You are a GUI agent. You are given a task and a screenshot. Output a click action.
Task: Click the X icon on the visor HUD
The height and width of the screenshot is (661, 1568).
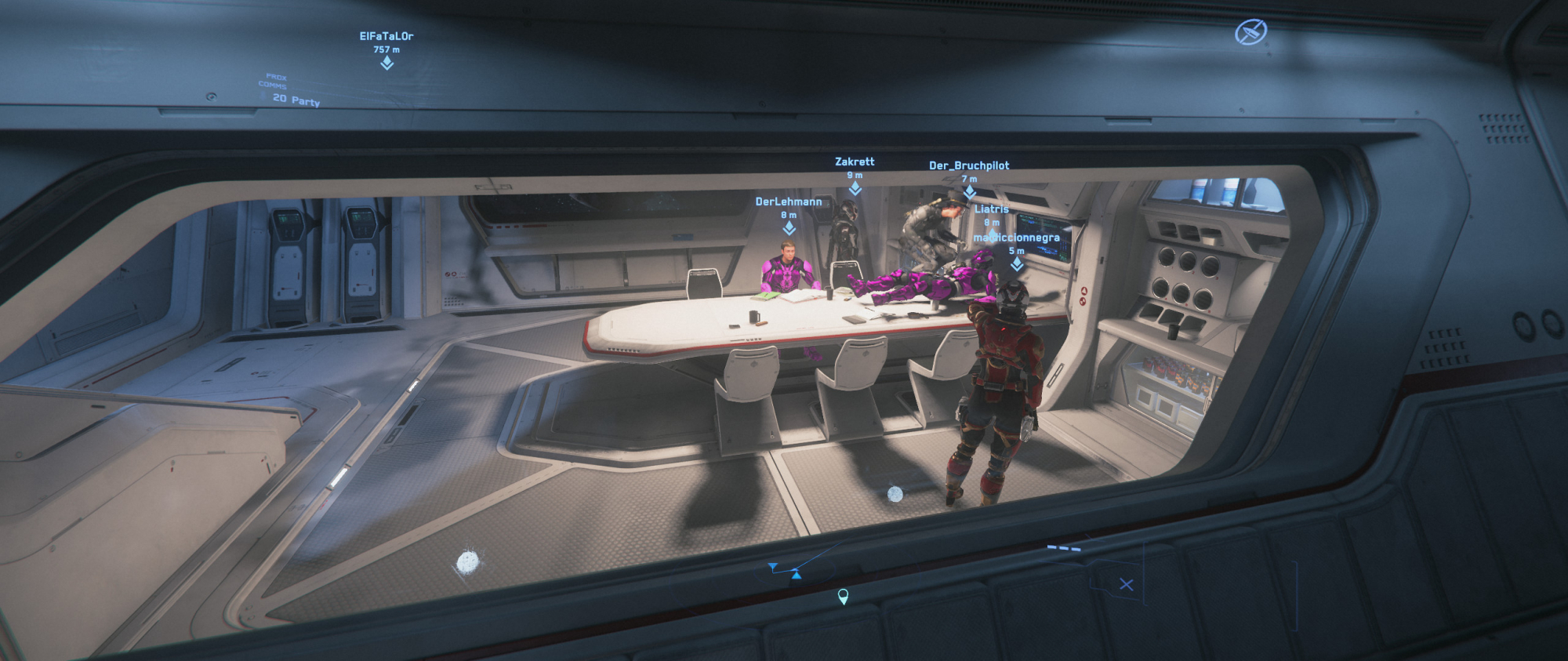click(x=1126, y=585)
